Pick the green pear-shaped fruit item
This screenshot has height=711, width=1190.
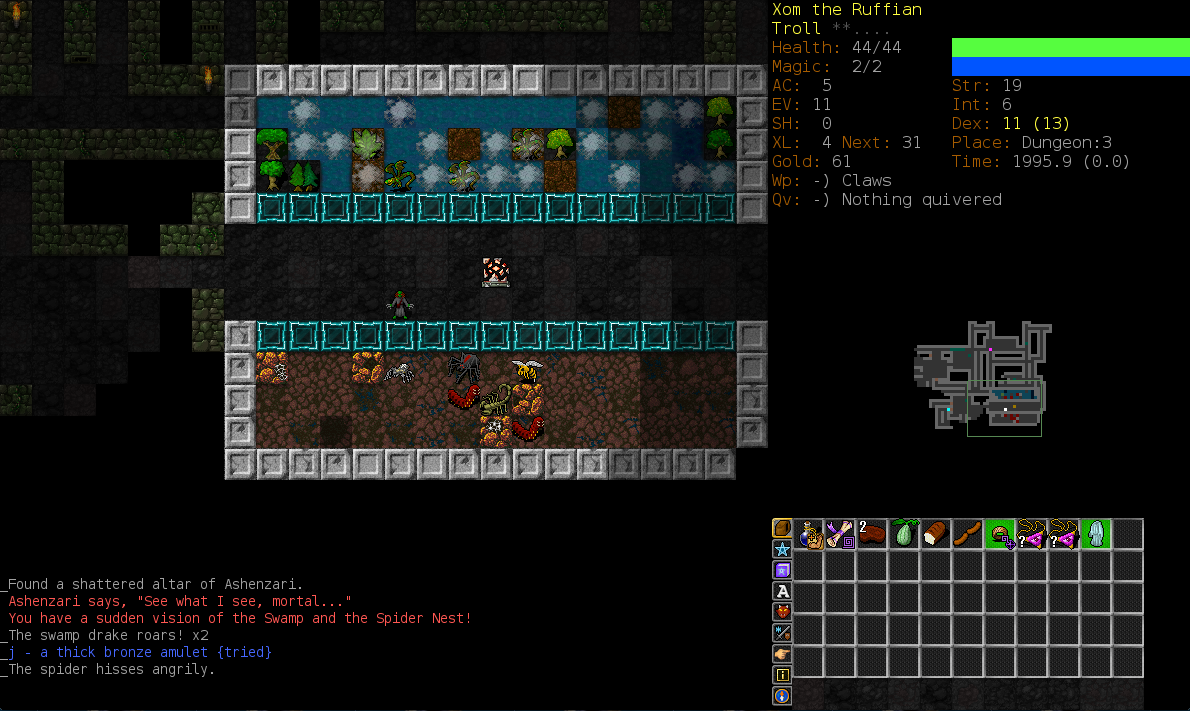(905, 534)
